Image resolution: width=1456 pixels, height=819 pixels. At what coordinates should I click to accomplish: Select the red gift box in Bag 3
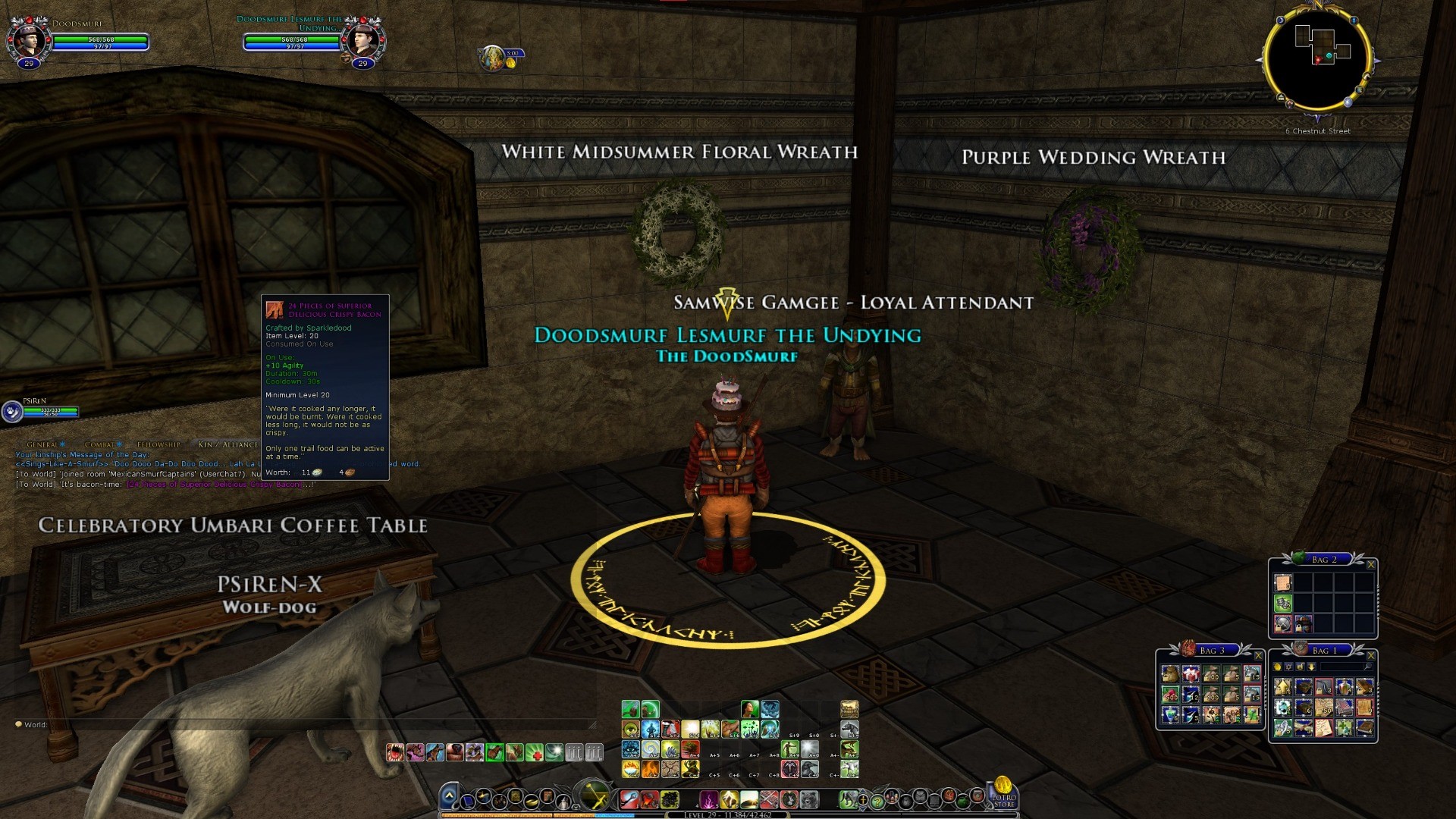click(1191, 674)
